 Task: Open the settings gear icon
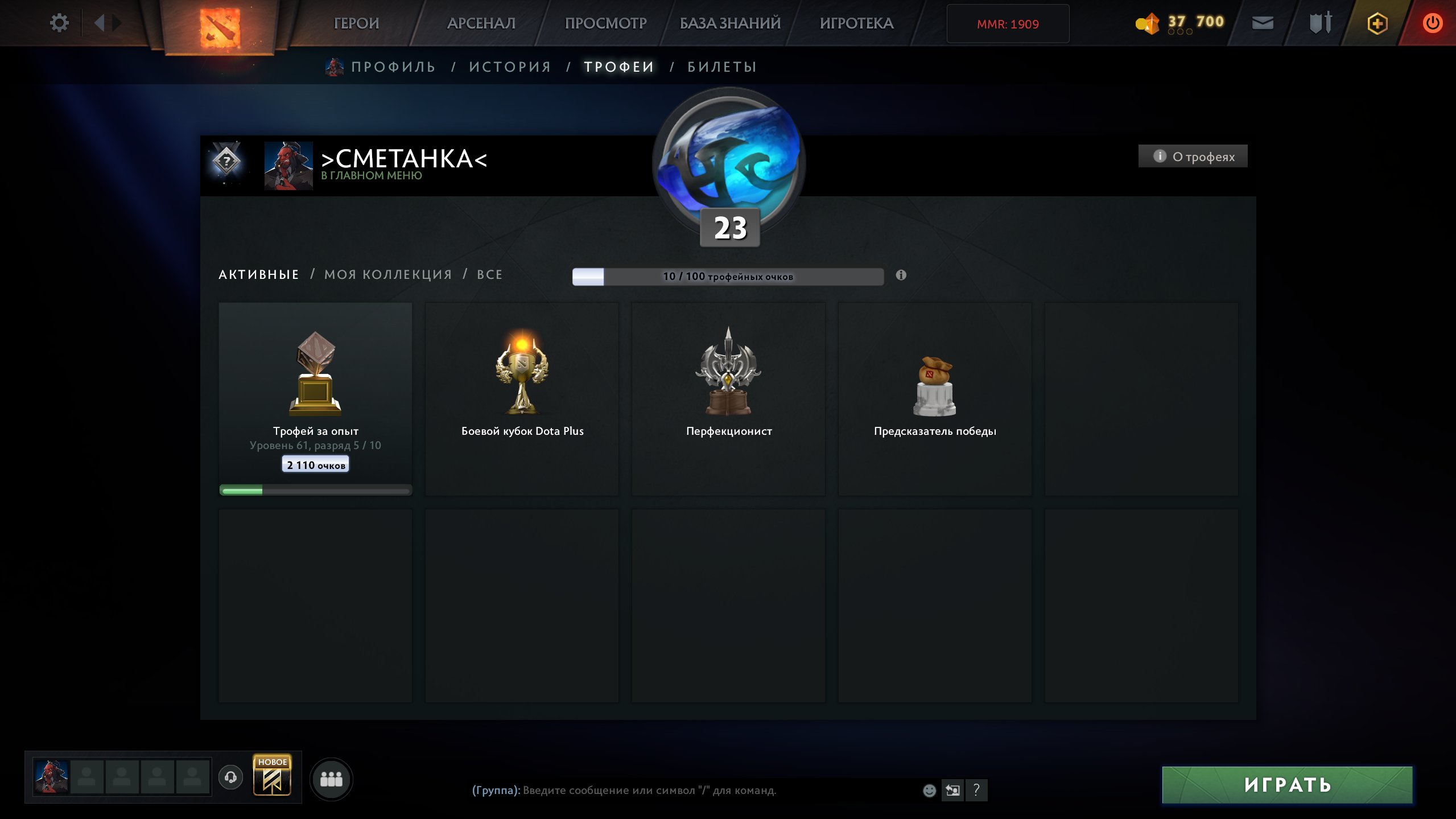tap(59, 22)
